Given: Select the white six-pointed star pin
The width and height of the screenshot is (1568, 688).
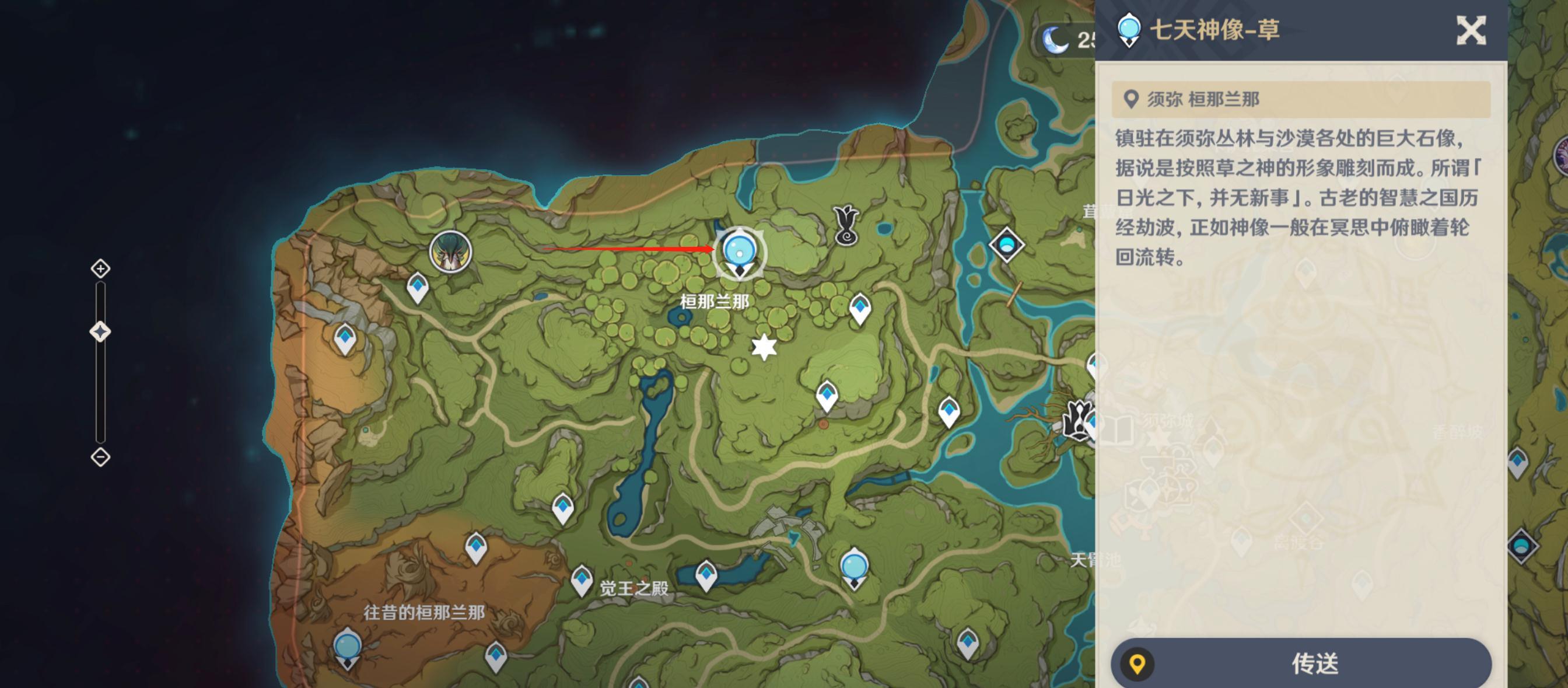Looking at the screenshot, I should point(764,347).
